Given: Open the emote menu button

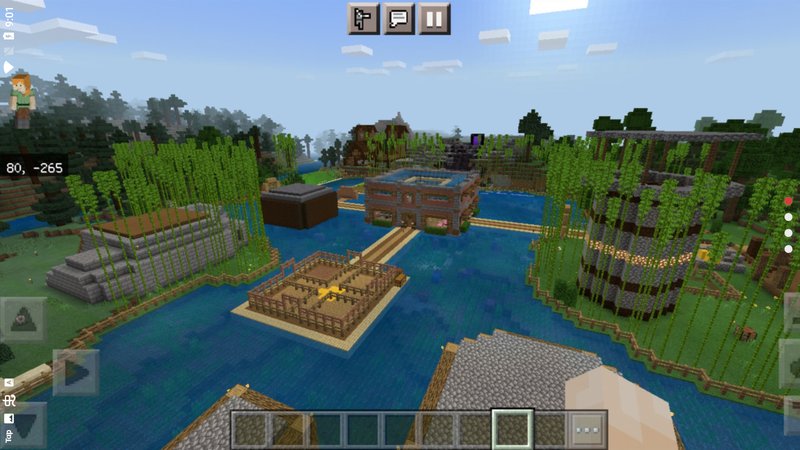Looking at the screenshot, I should 363,18.
